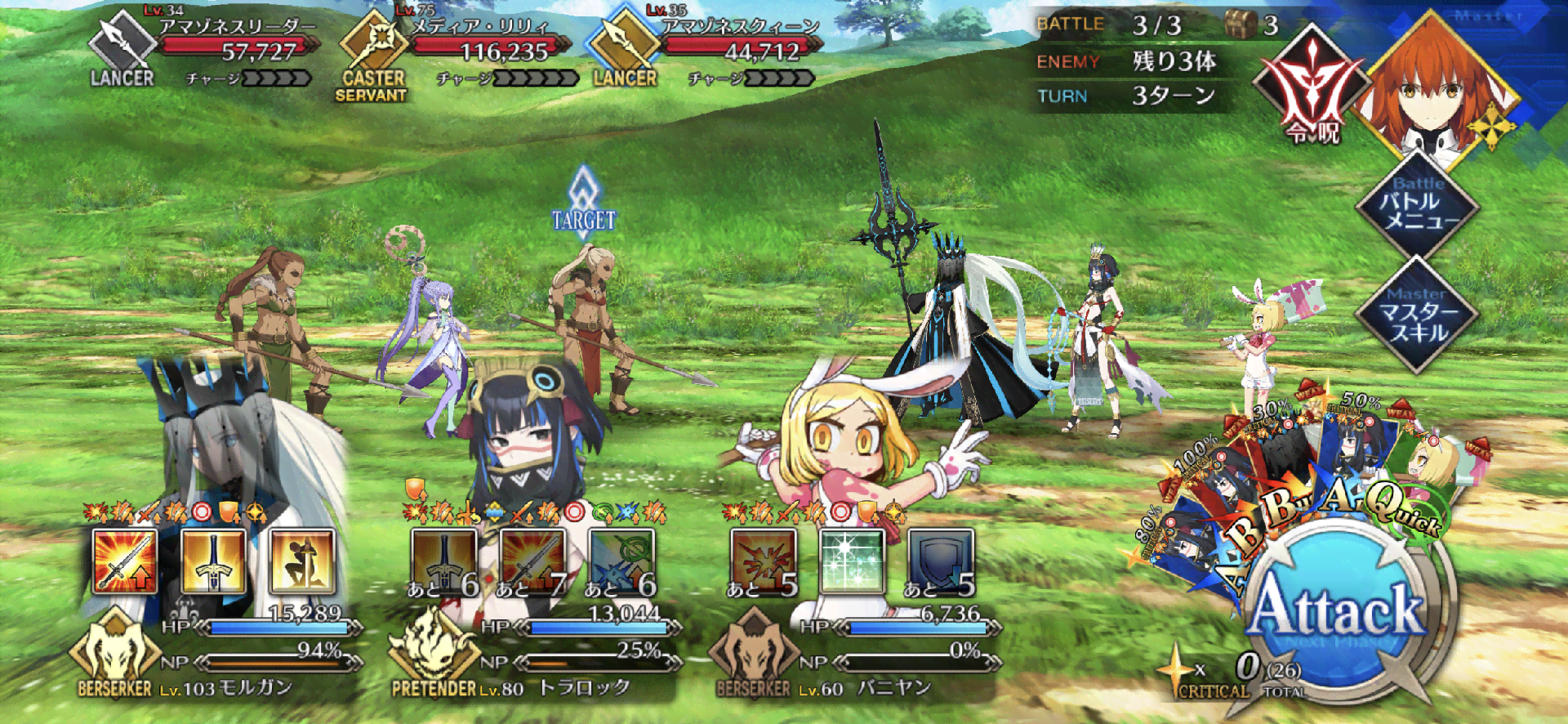Activate Bunyan's green sparkle skill
The height and width of the screenshot is (724, 1568).
(x=853, y=561)
